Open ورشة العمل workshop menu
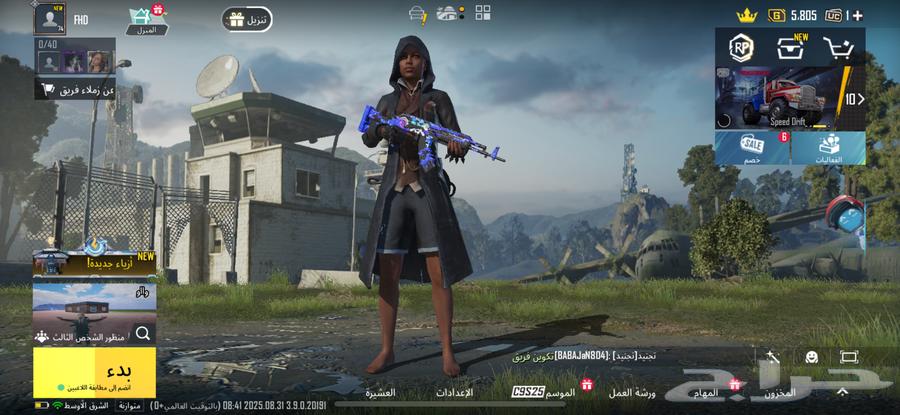The height and width of the screenshot is (415, 900). 632,393
